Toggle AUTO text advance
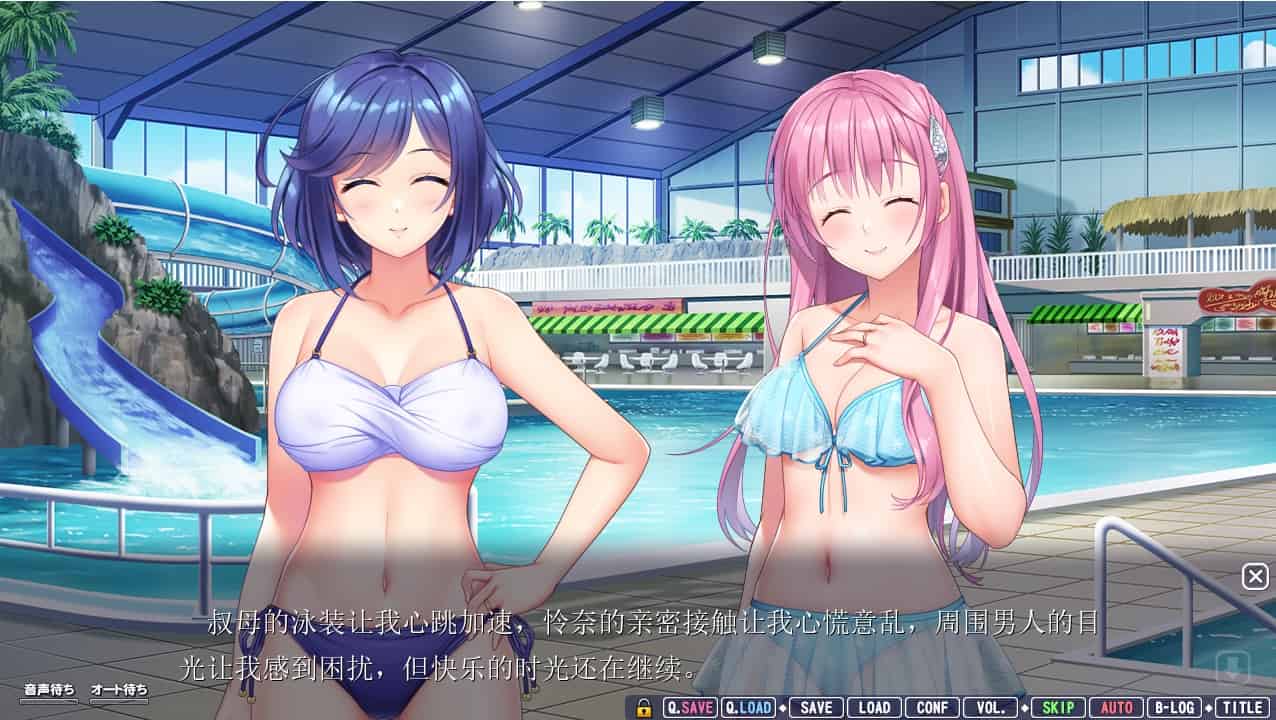The height and width of the screenshot is (720, 1276). click(x=1116, y=707)
